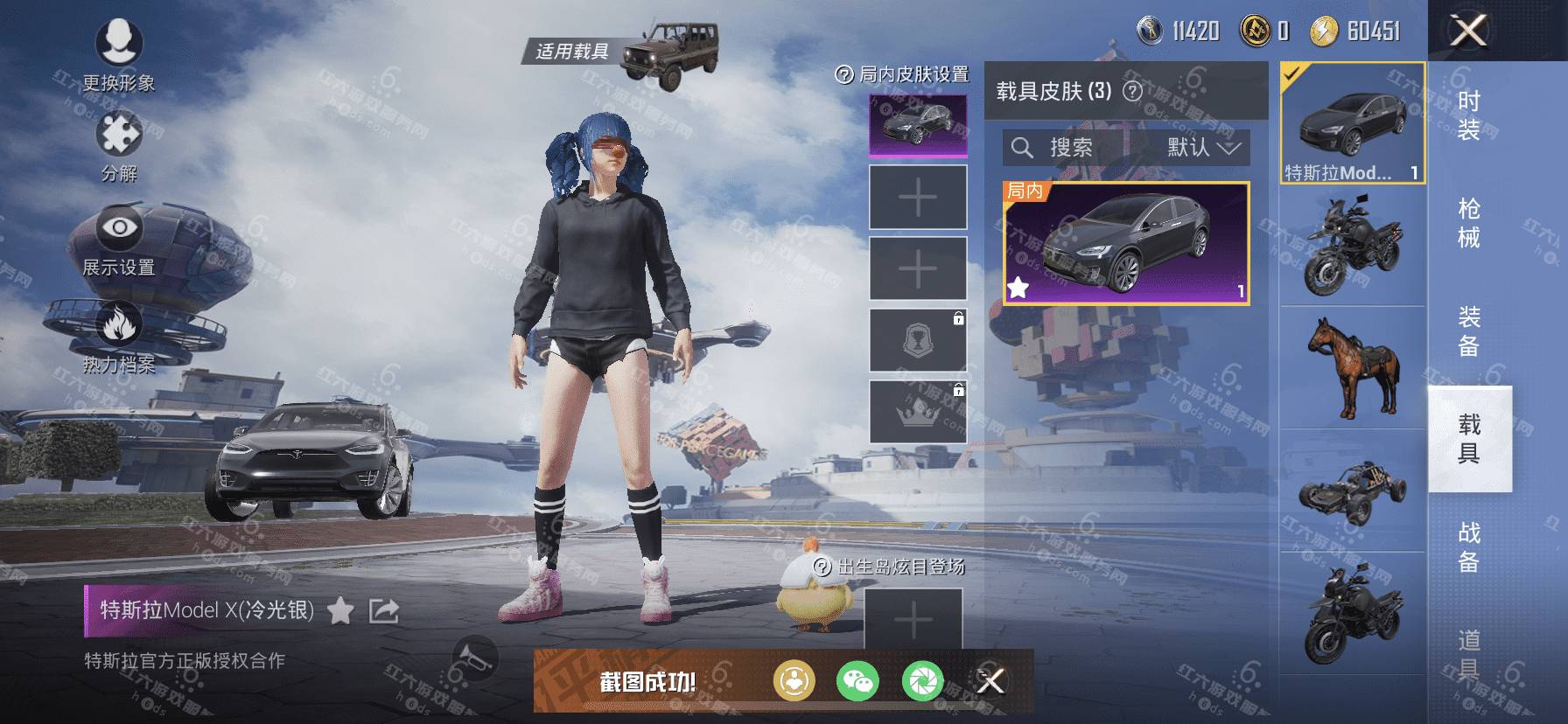Open the 分解 puzzle piece option
Viewport: 1568px width, 724px height.
tap(118, 144)
